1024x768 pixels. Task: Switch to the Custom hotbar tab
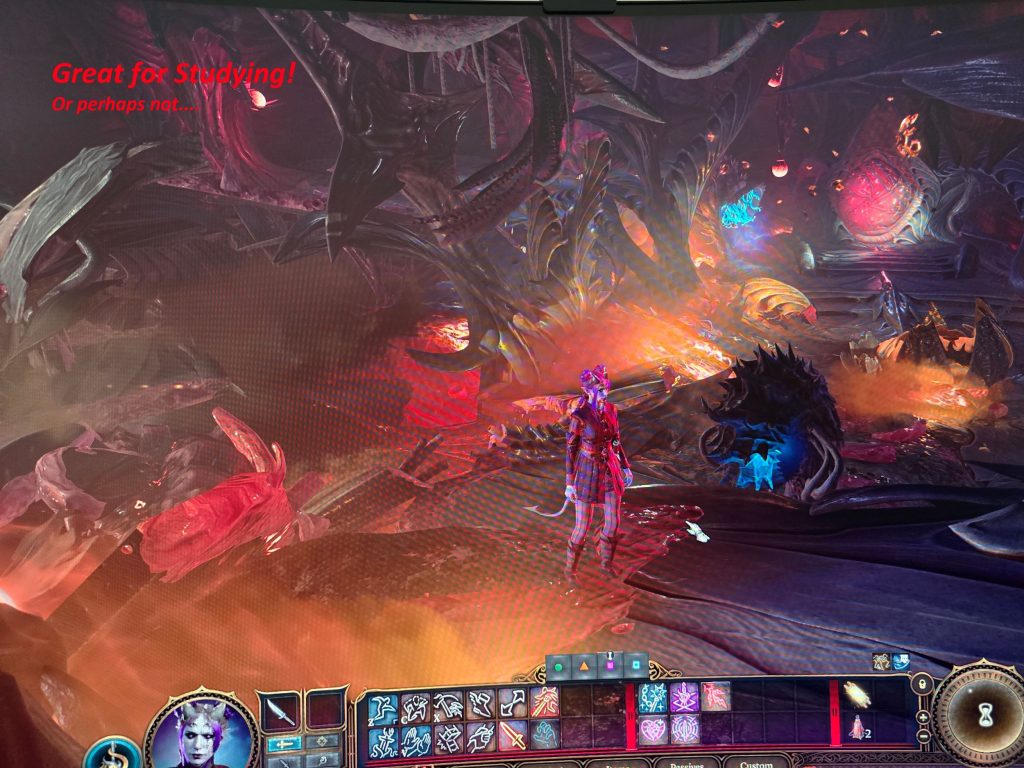[x=755, y=764]
